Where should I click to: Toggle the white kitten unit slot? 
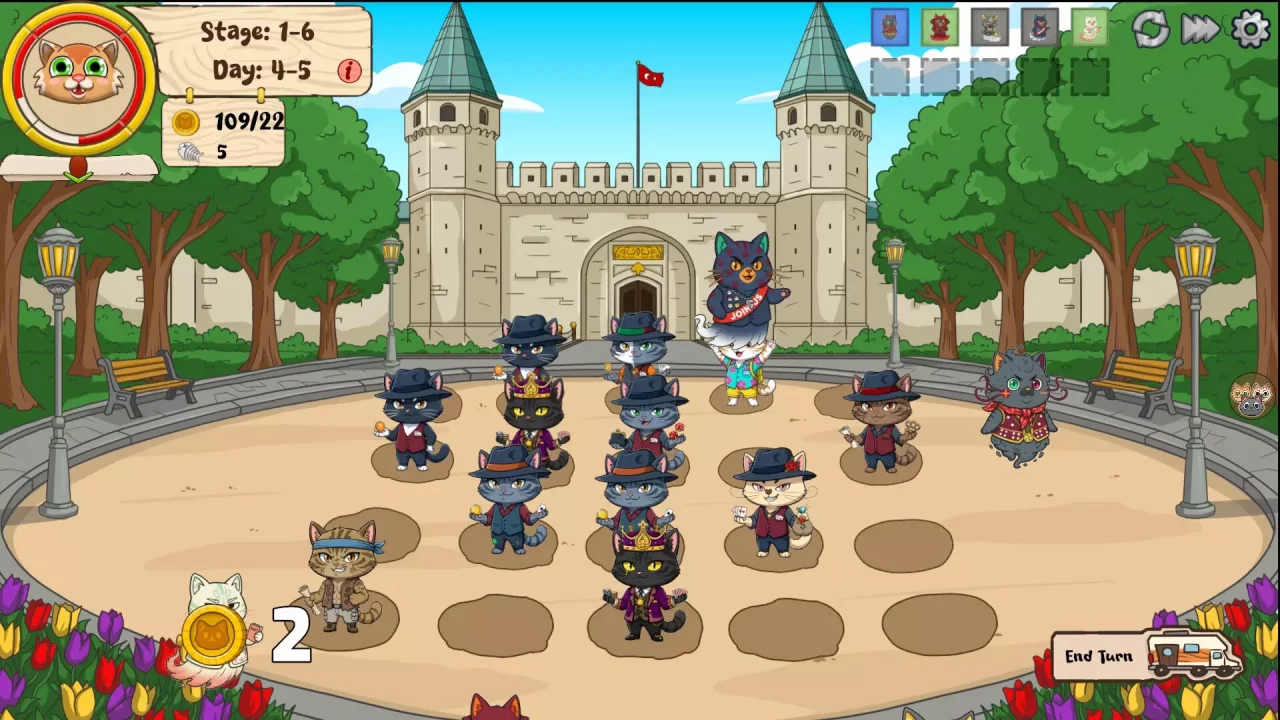click(1089, 28)
